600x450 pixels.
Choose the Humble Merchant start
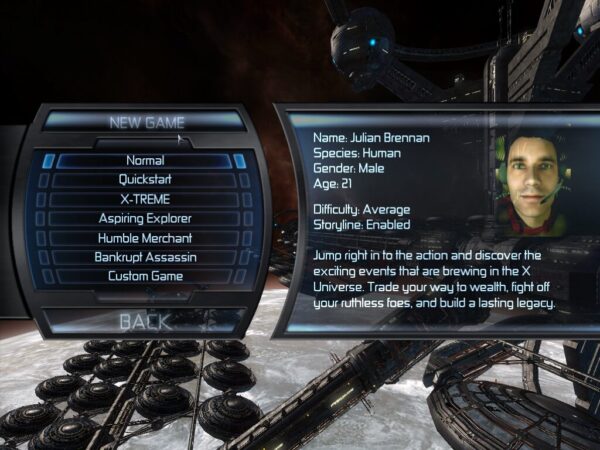click(145, 238)
